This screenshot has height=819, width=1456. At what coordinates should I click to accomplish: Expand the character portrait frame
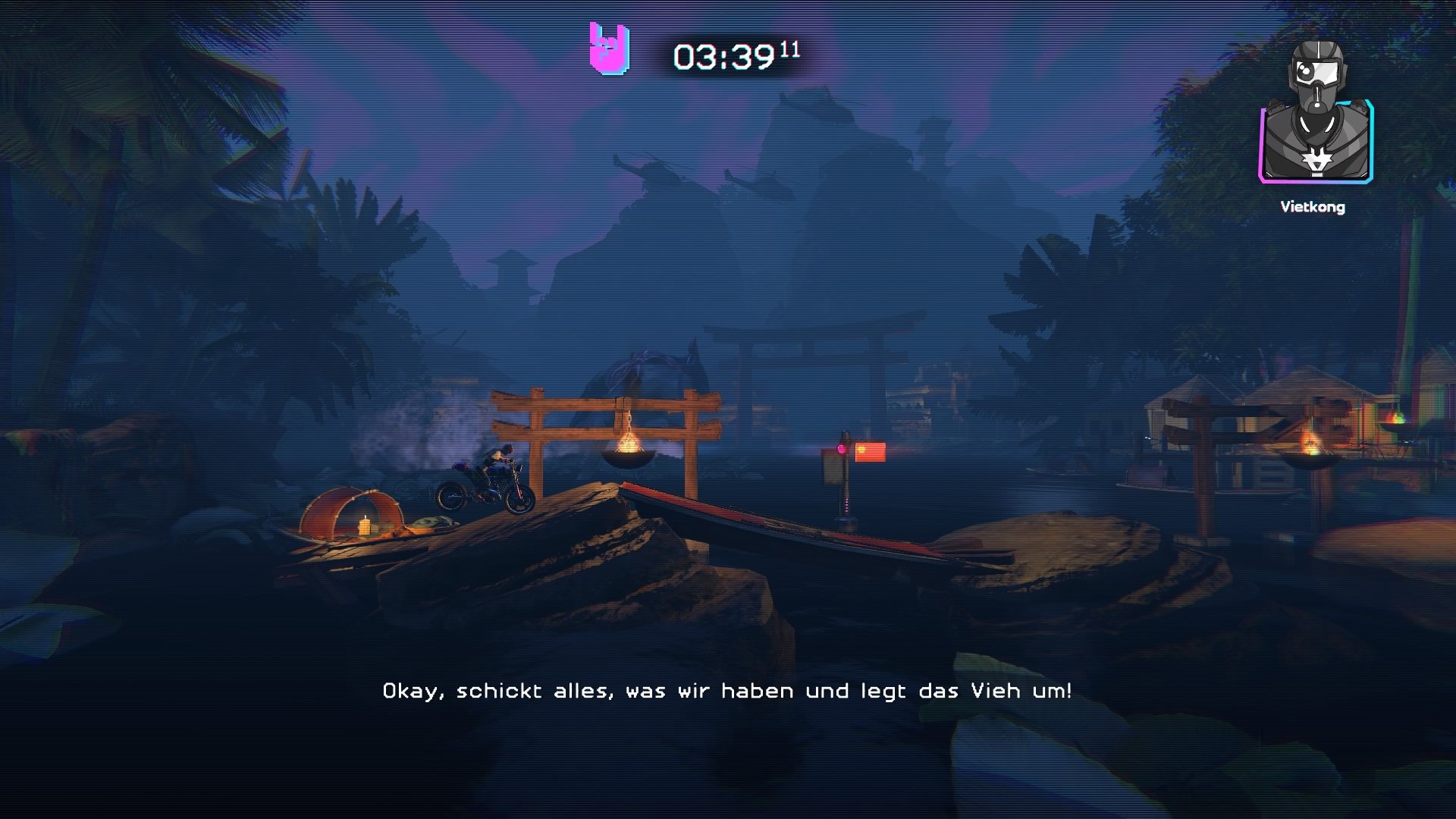(1318, 144)
